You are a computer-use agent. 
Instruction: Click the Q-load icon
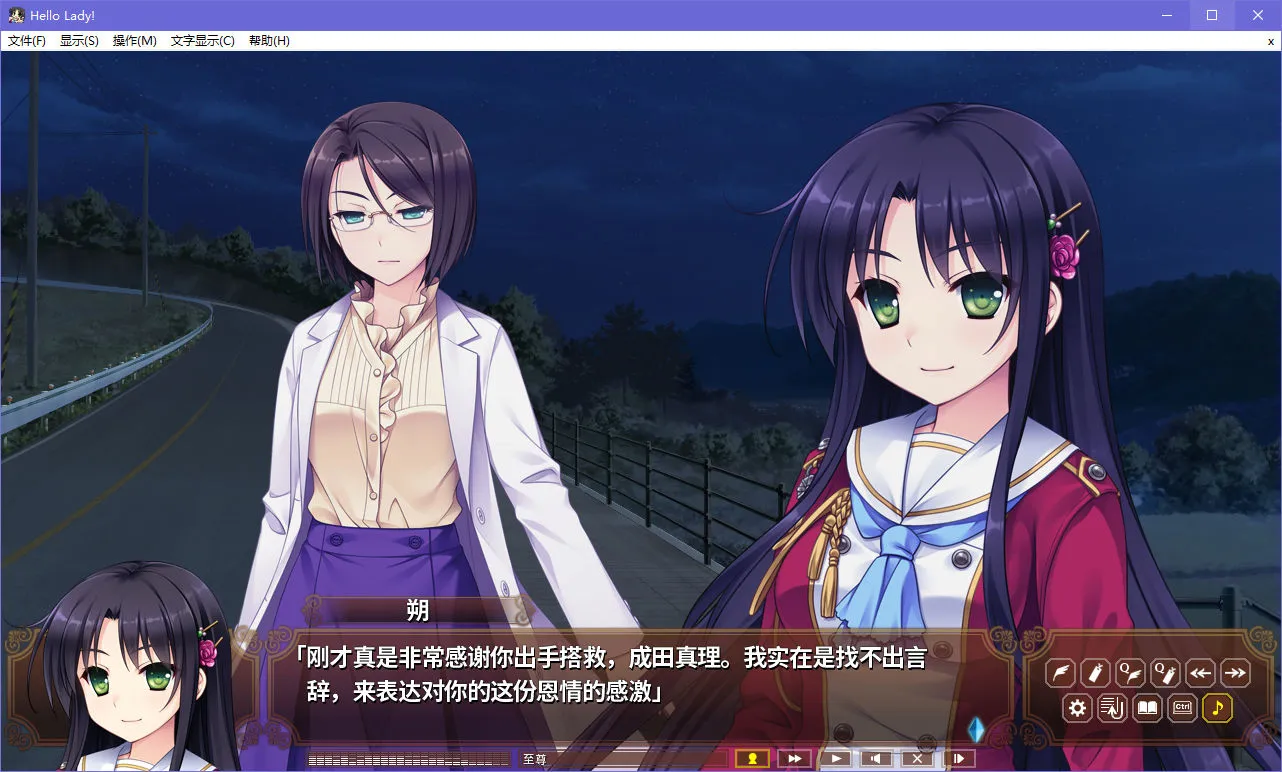point(1165,673)
